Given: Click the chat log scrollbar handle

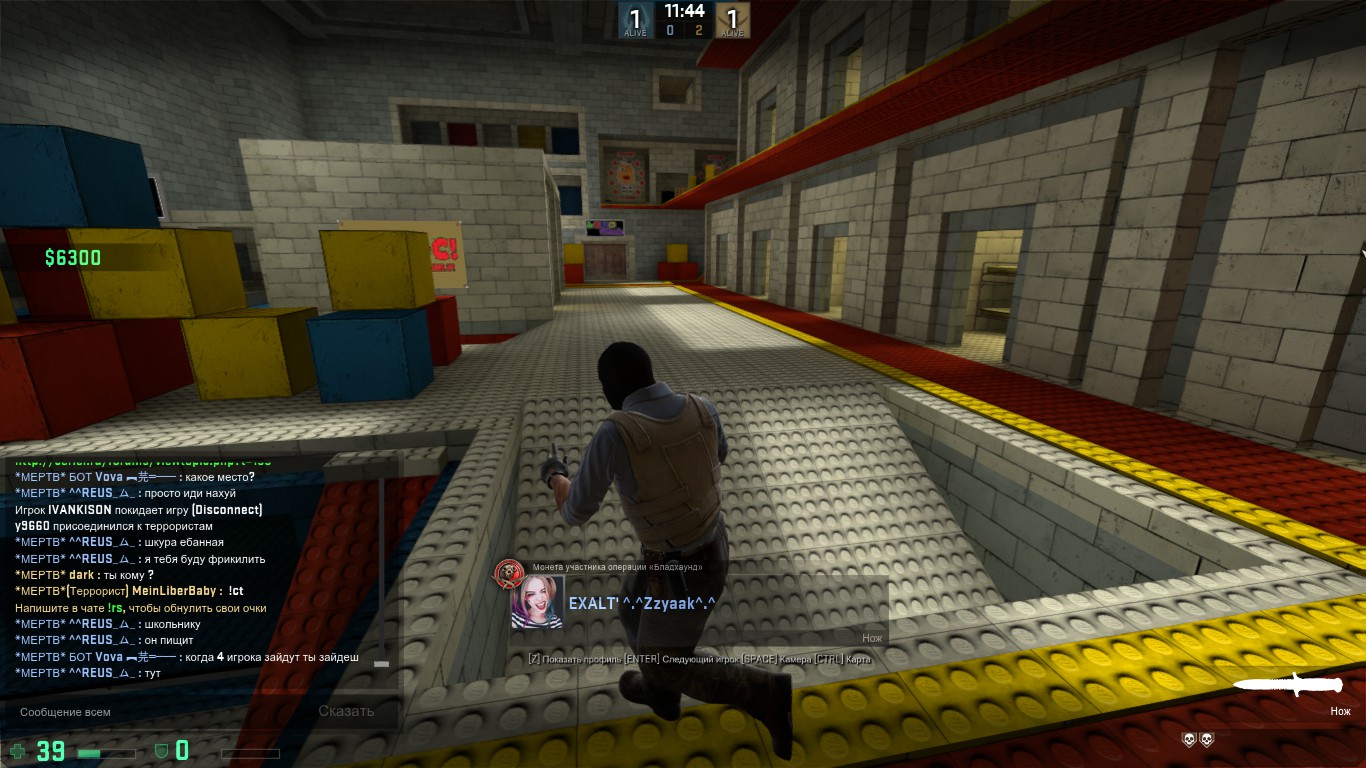Looking at the screenshot, I should 380,662.
